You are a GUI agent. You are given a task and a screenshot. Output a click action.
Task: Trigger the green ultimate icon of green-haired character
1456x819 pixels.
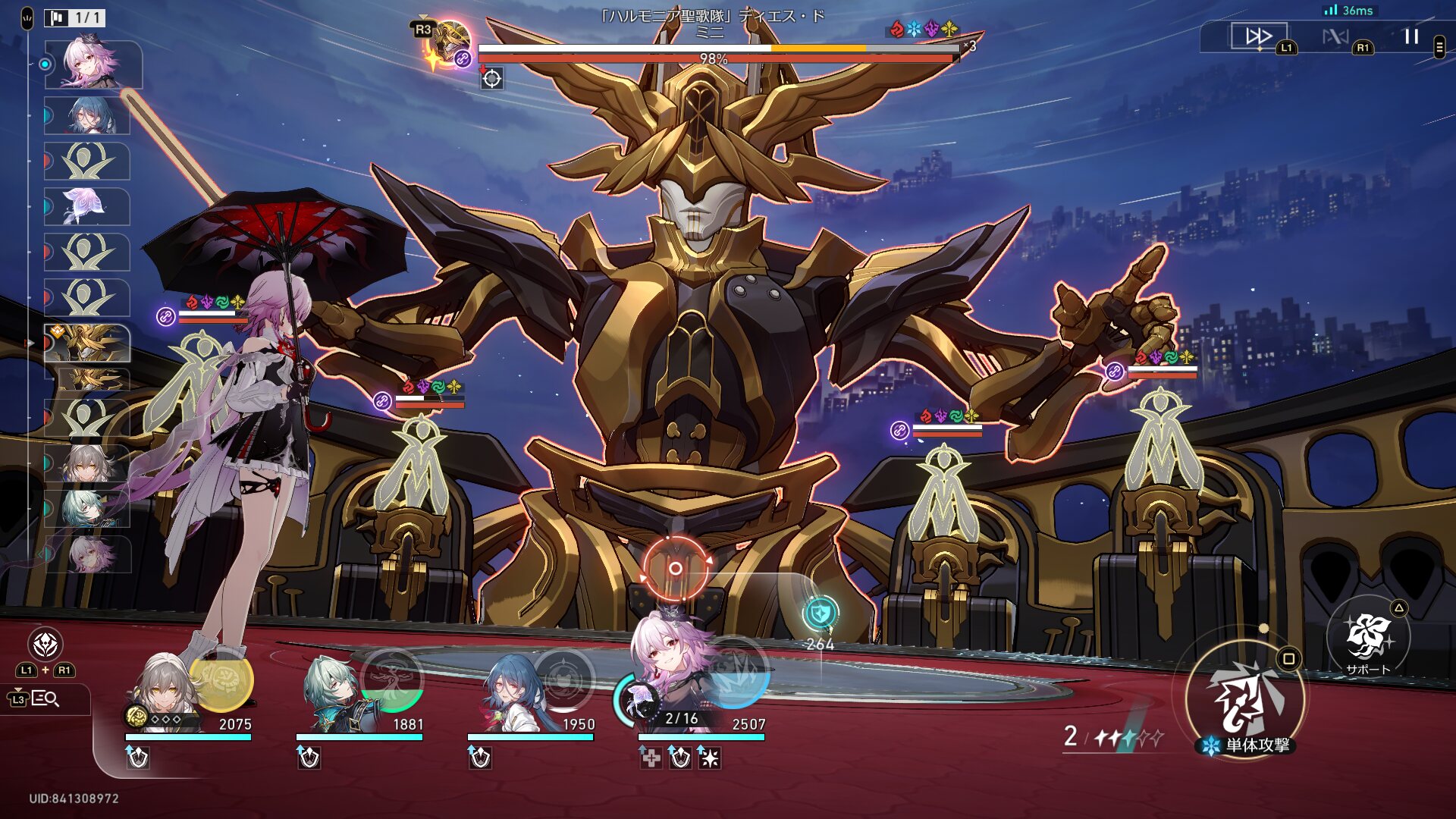(x=393, y=679)
